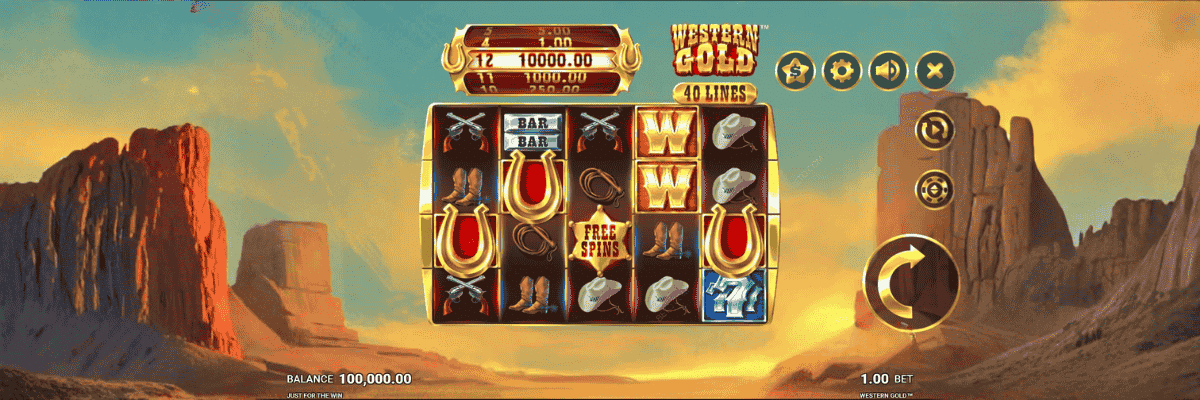Click the 40 Lines badge

pos(714,92)
